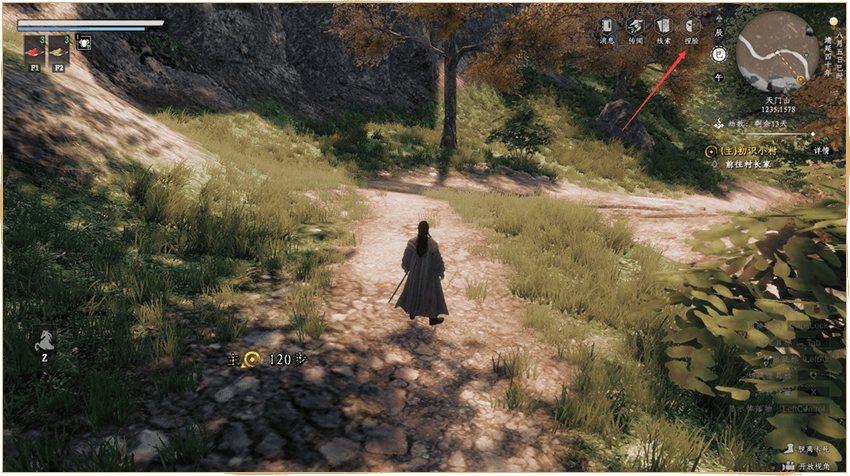The height and width of the screenshot is (476, 850).
Task: Select the highlighted 巳 time-of-day marker
Action: tap(718, 54)
